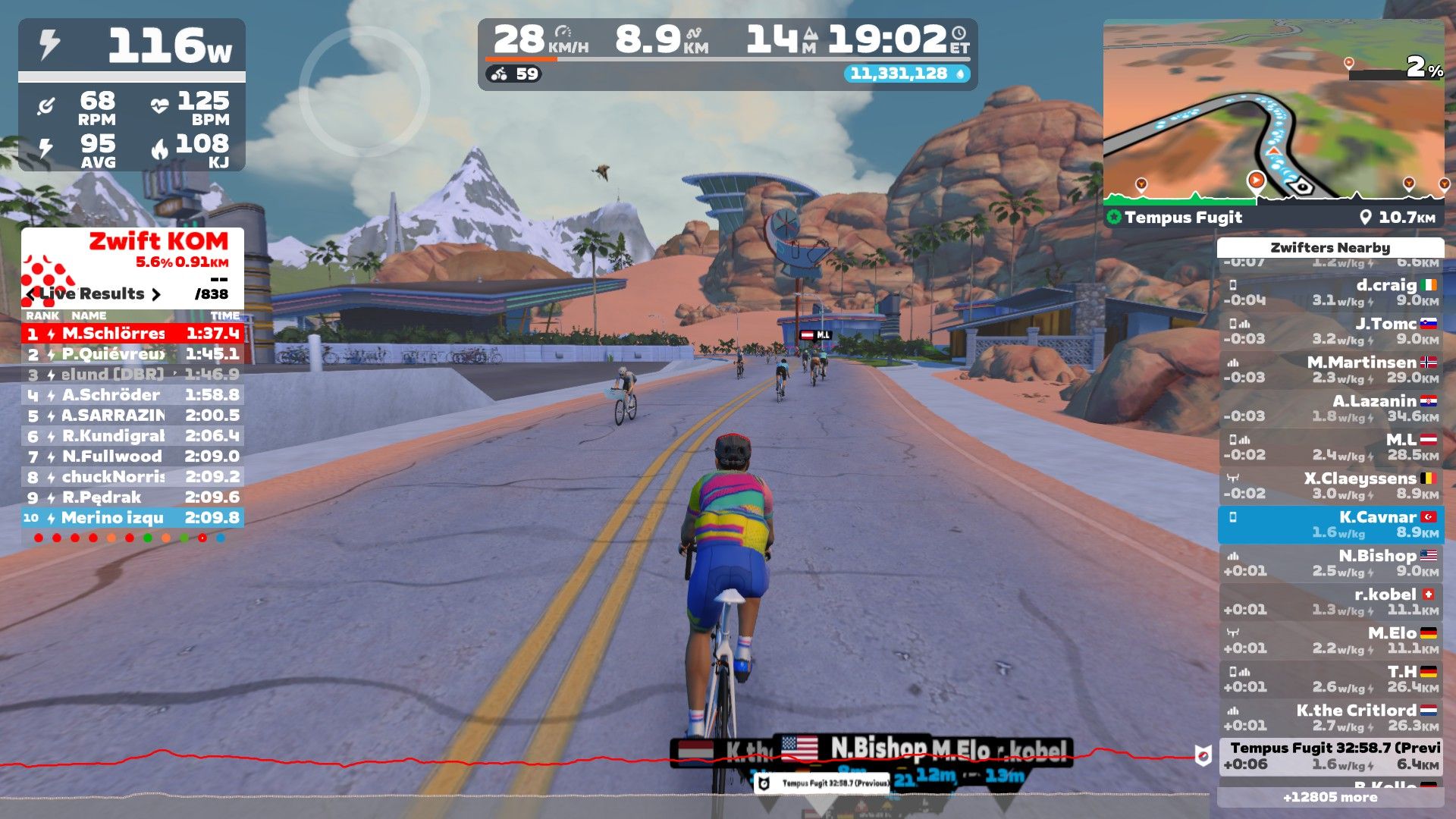Image resolution: width=1456 pixels, height=819 pixels.
Task: Show previous Live Results segment arrow
Action: tap(30, 294)
